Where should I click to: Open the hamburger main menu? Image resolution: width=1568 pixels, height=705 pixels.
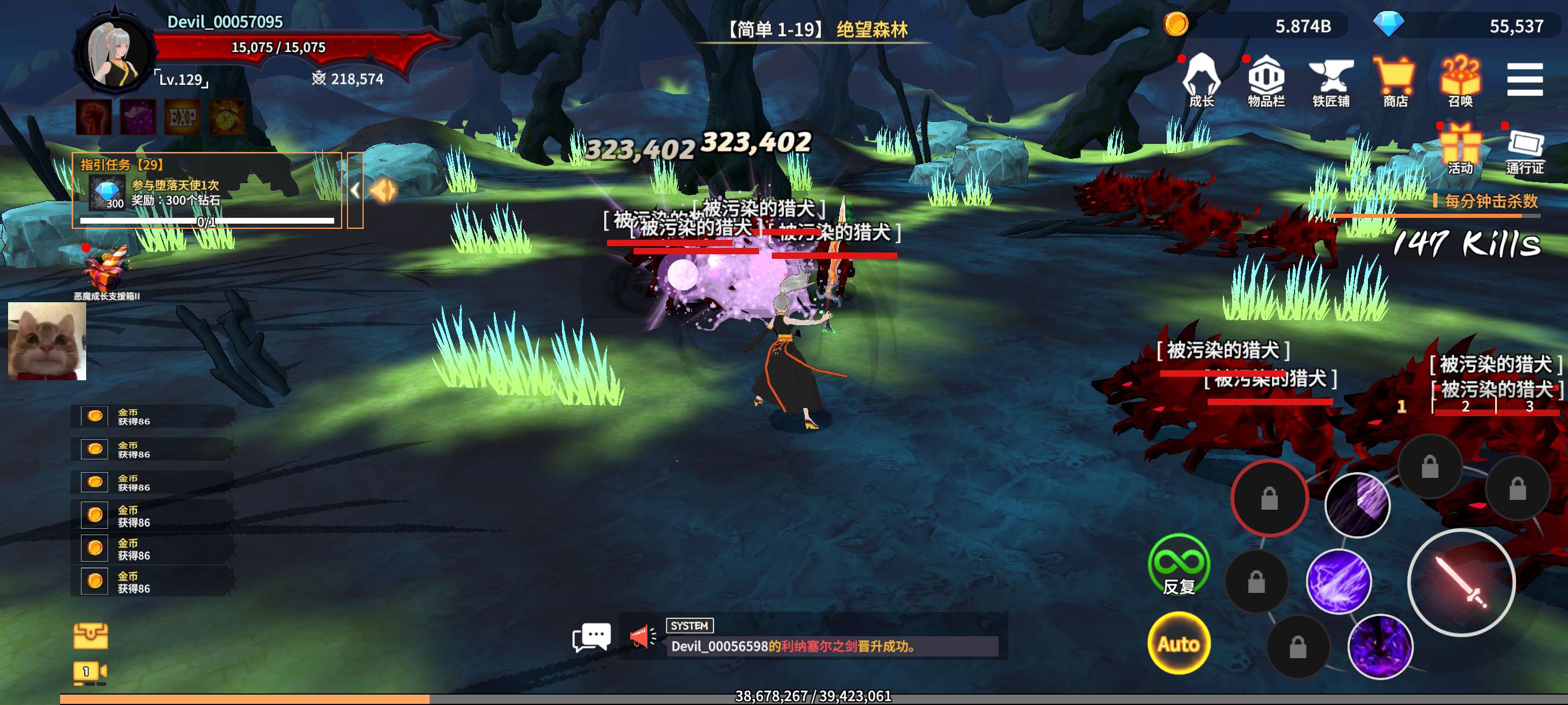[x=1525, y=80]
